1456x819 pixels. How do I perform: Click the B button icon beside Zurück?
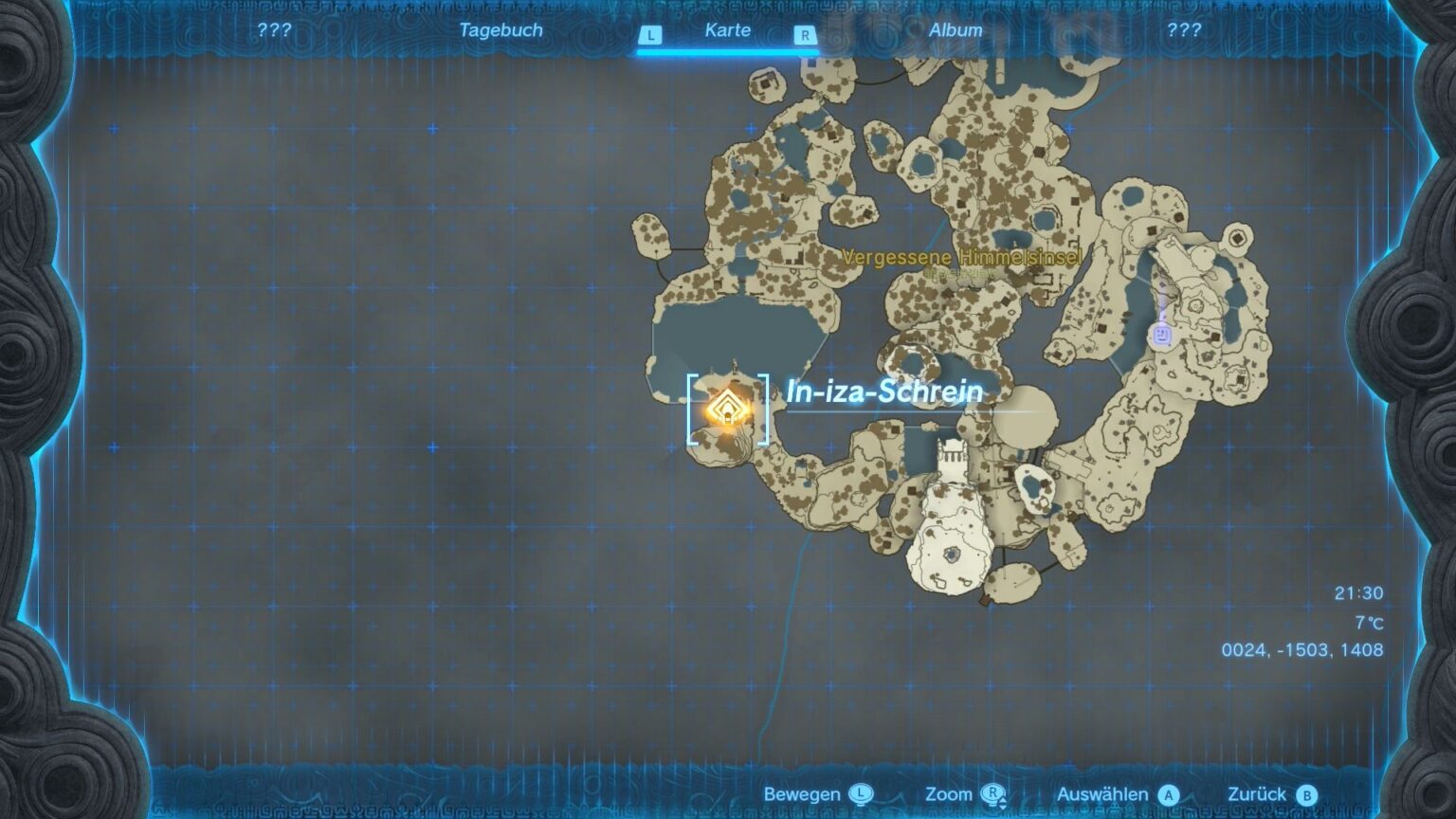coord(1309,794)
